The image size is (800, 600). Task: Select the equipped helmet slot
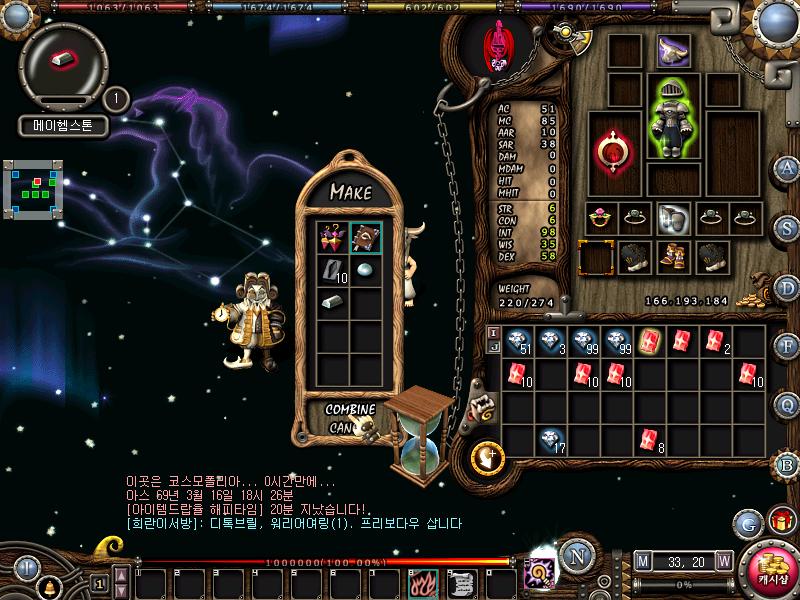(x=673, y=51)
